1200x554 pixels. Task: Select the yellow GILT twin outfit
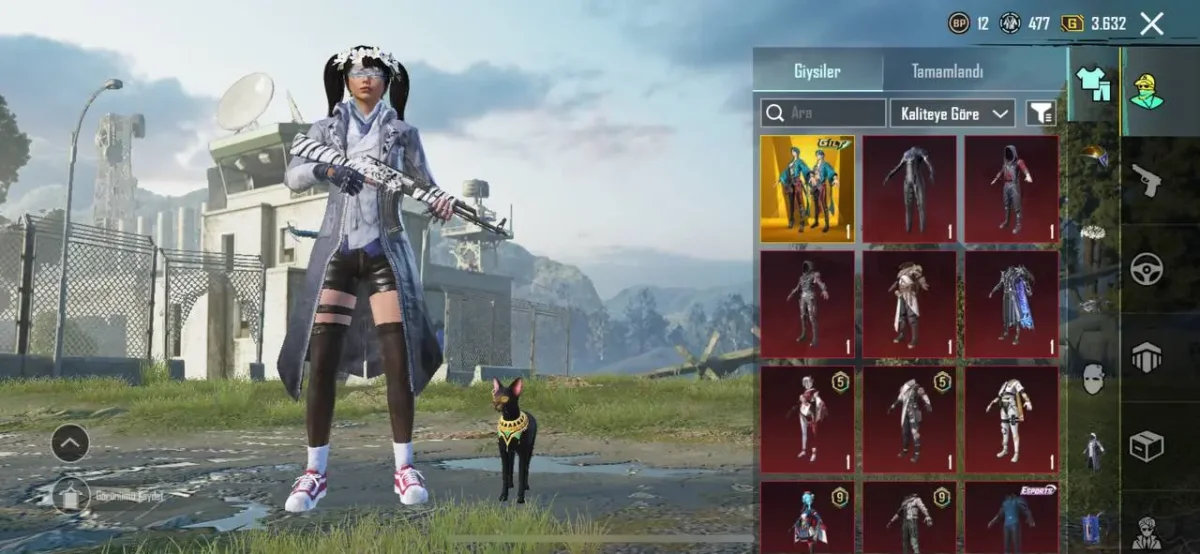[807, 189]
